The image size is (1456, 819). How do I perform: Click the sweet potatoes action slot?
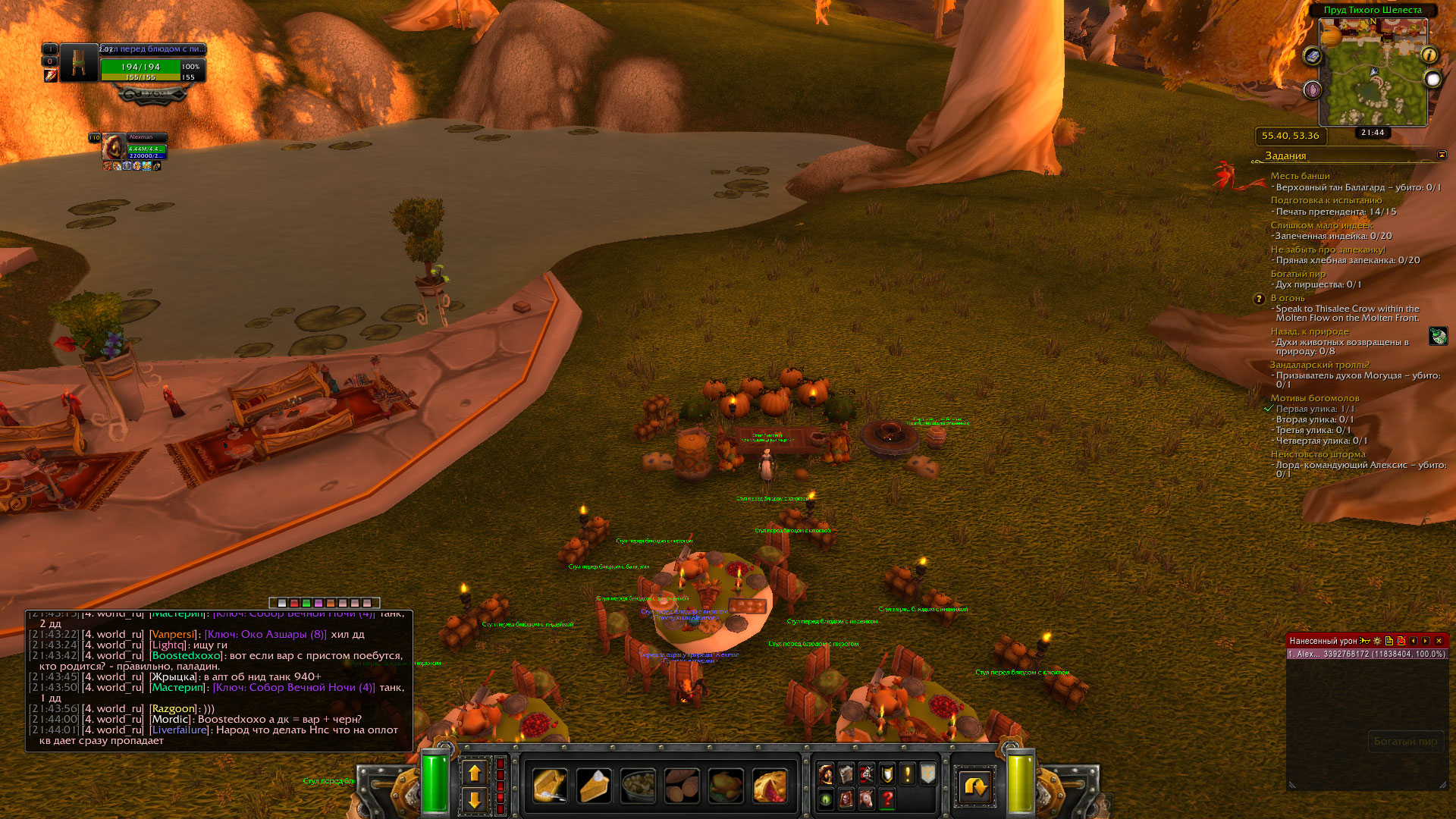[x=682, y=786]
